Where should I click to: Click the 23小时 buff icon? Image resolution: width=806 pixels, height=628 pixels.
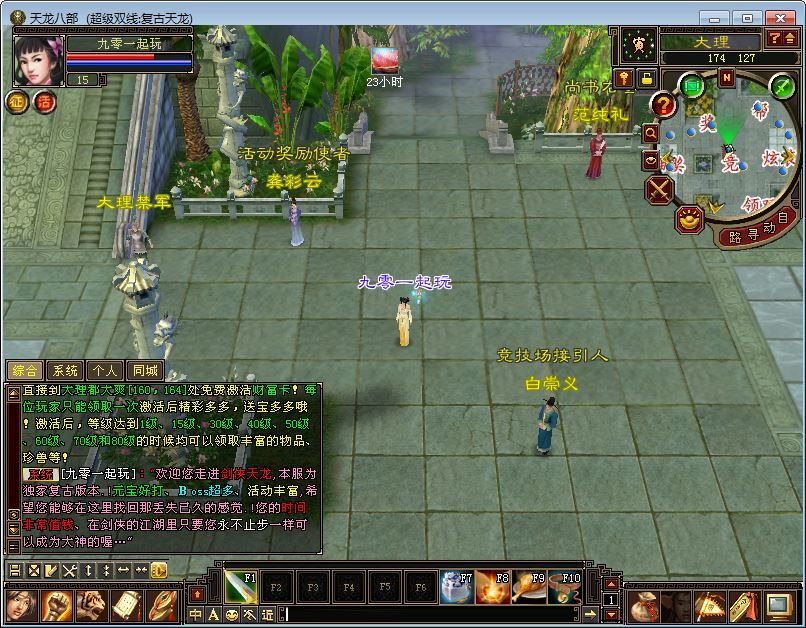coord(384,60)
